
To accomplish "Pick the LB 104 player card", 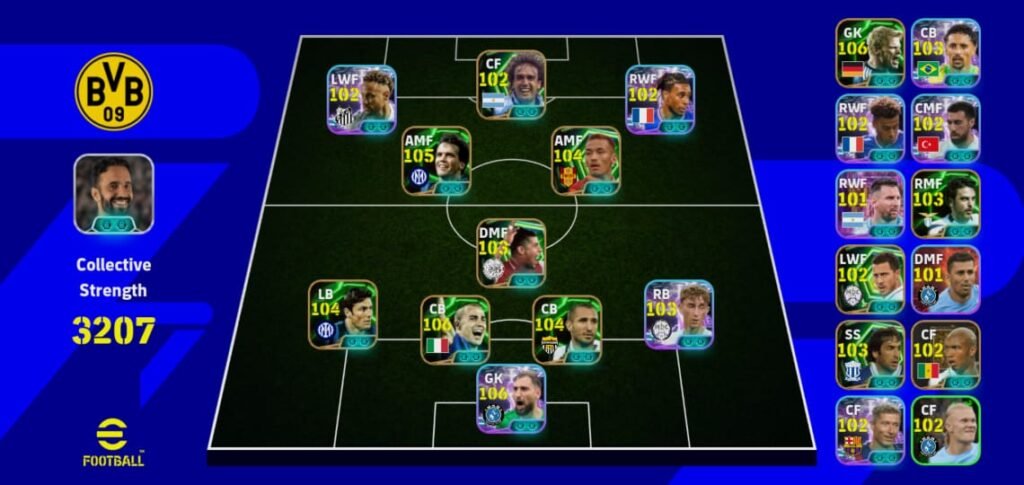I will pyautogui.click(x=342, y=314).
